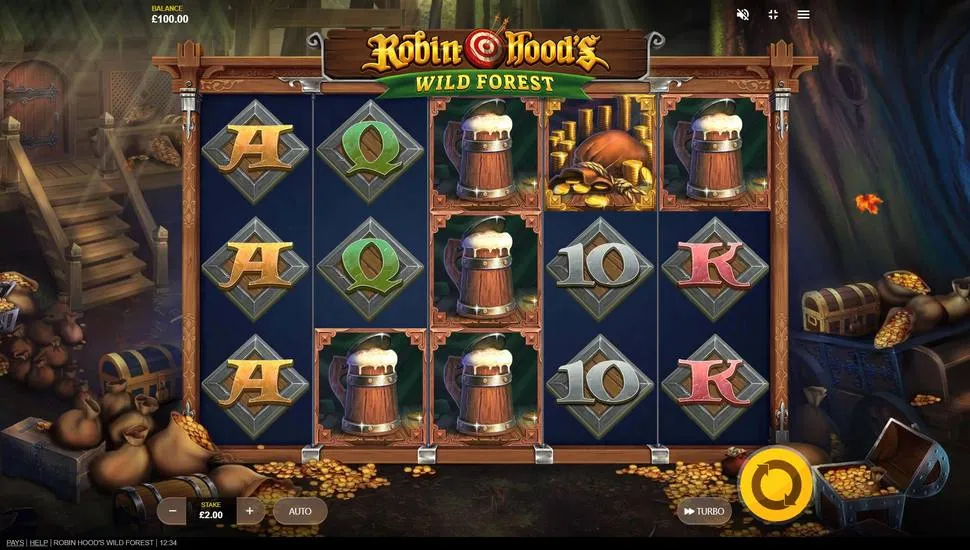Screen dimensions: 970x550
Task: Increase the stake with the plus button
Action: tap(249, 511)
